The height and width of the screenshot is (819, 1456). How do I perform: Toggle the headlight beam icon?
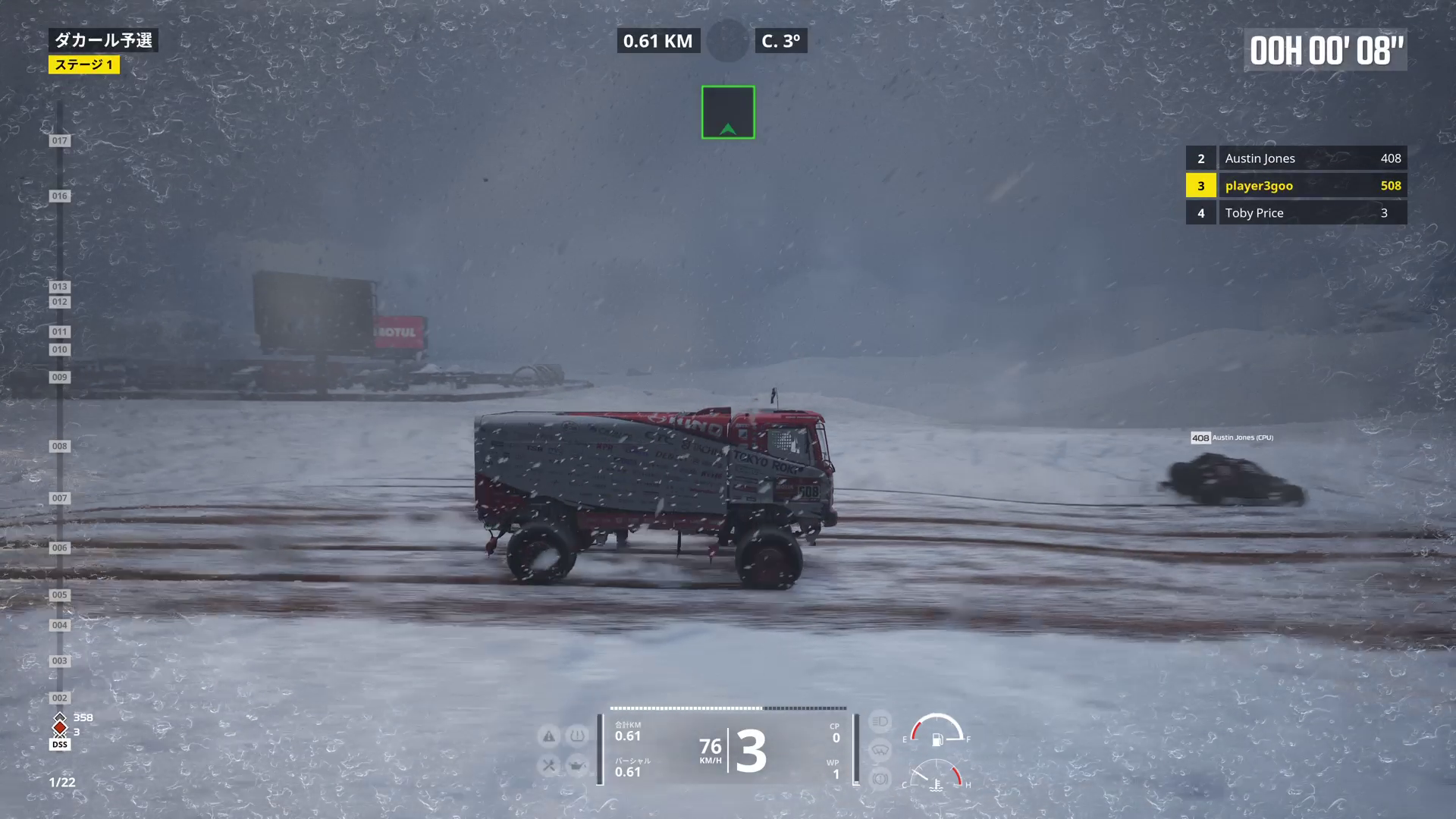880,721
